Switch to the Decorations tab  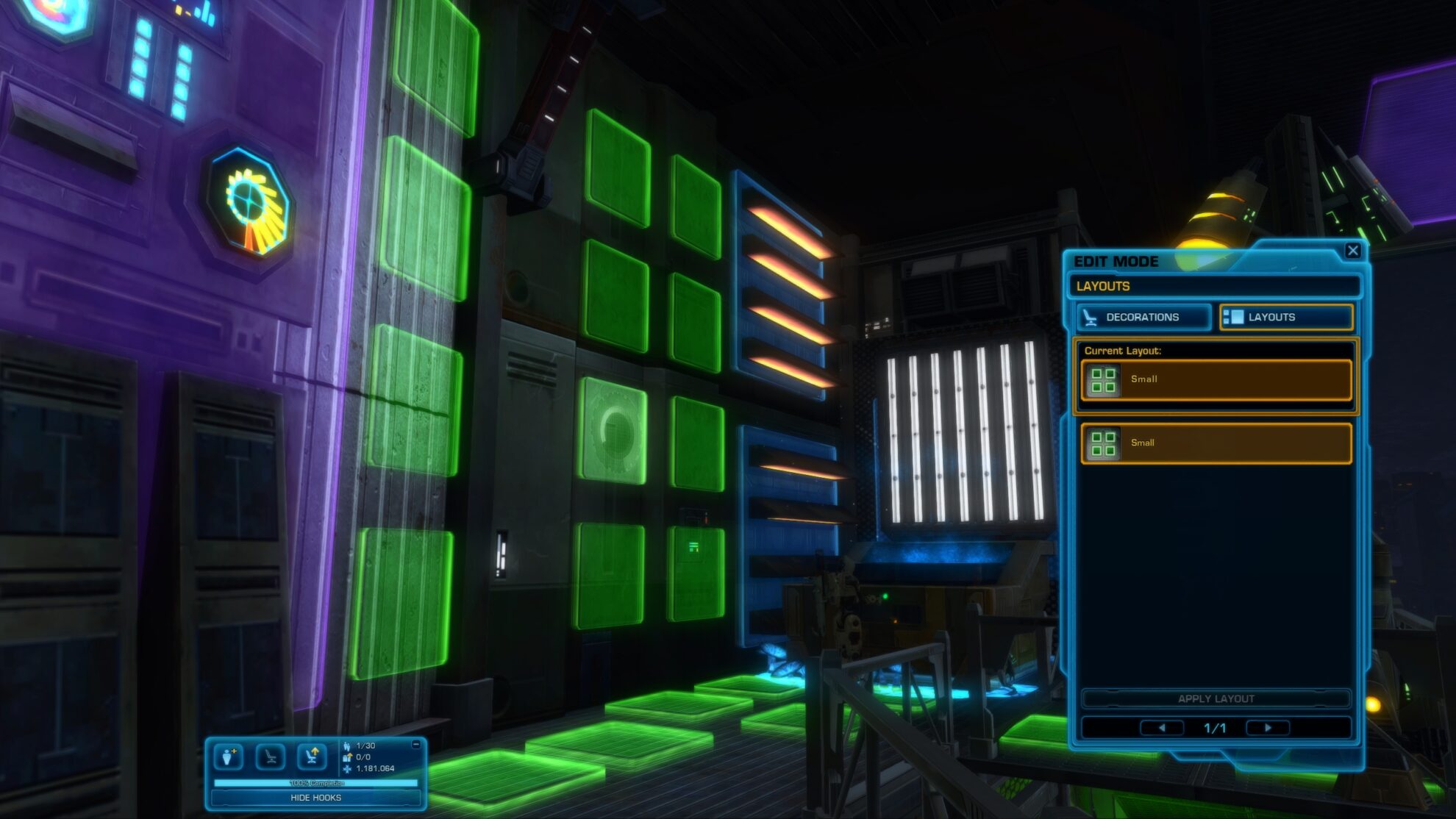coord(1142,318)
